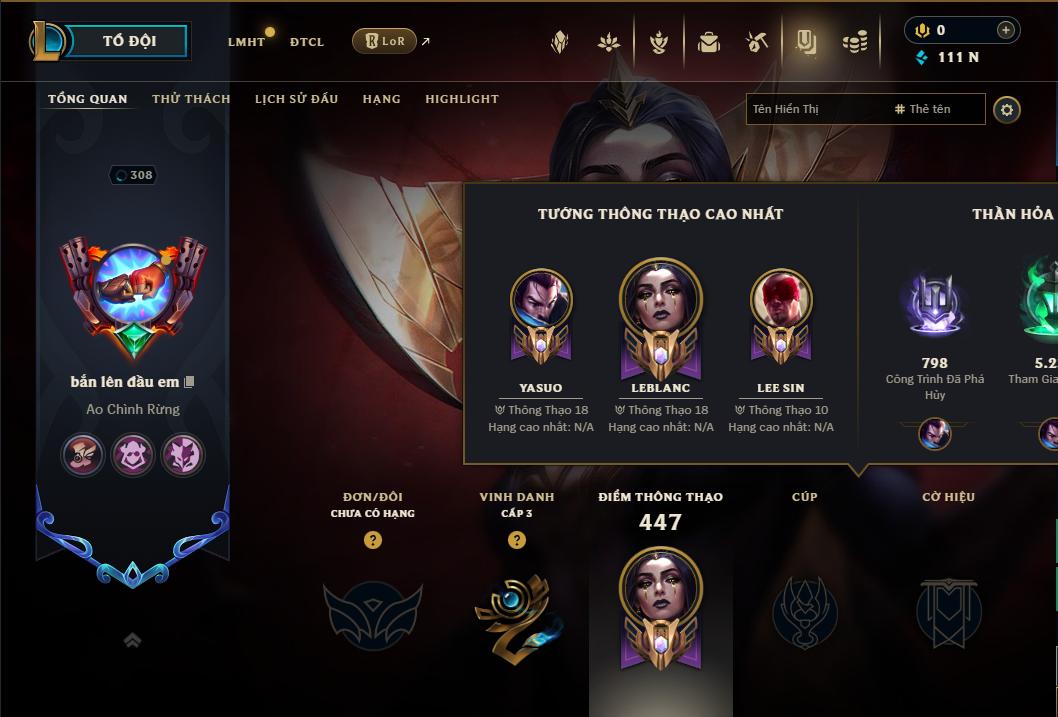Open the LỊCH SỬ ĐẤU tab

(x=296, y=99)
